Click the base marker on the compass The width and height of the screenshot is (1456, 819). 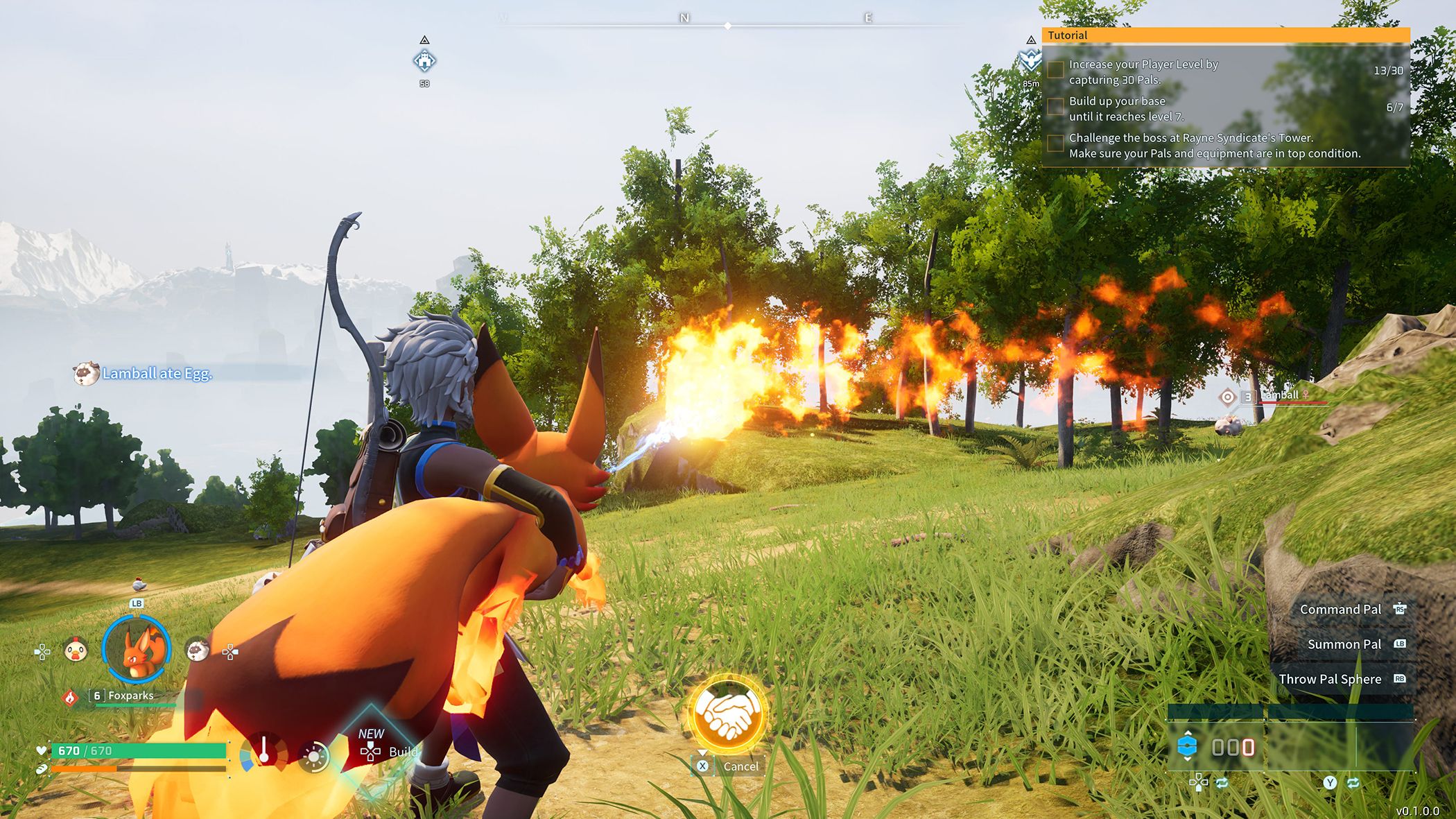(x=424, y=61)
